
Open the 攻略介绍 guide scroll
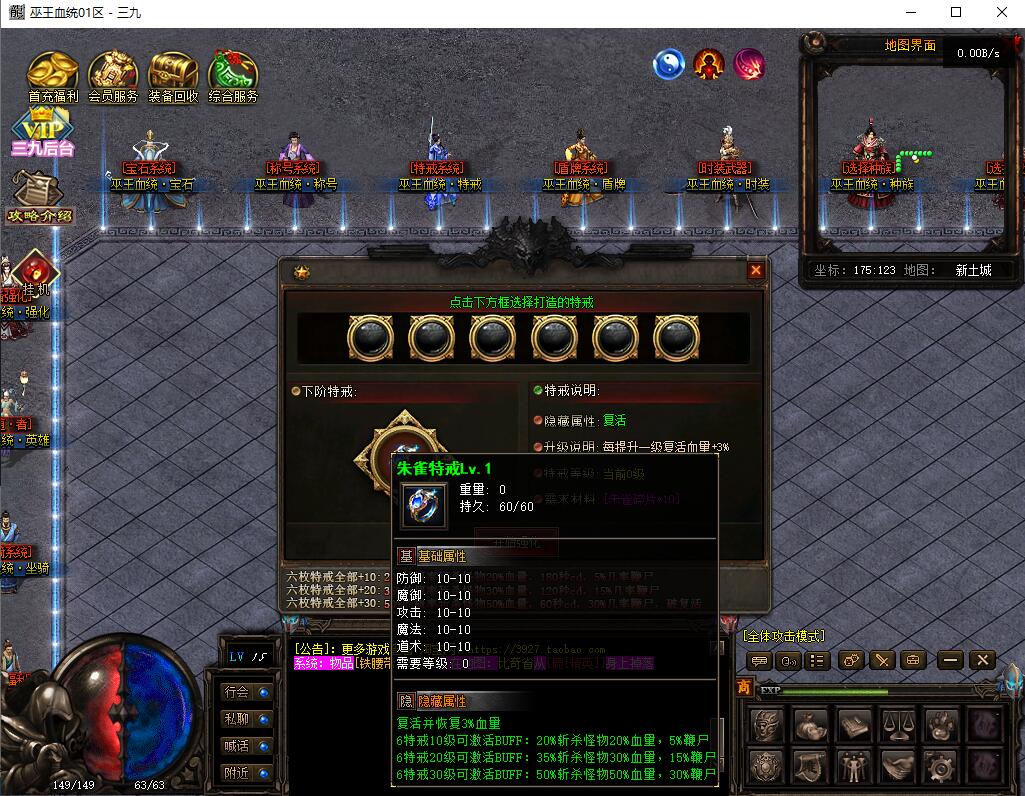(40, 195)
